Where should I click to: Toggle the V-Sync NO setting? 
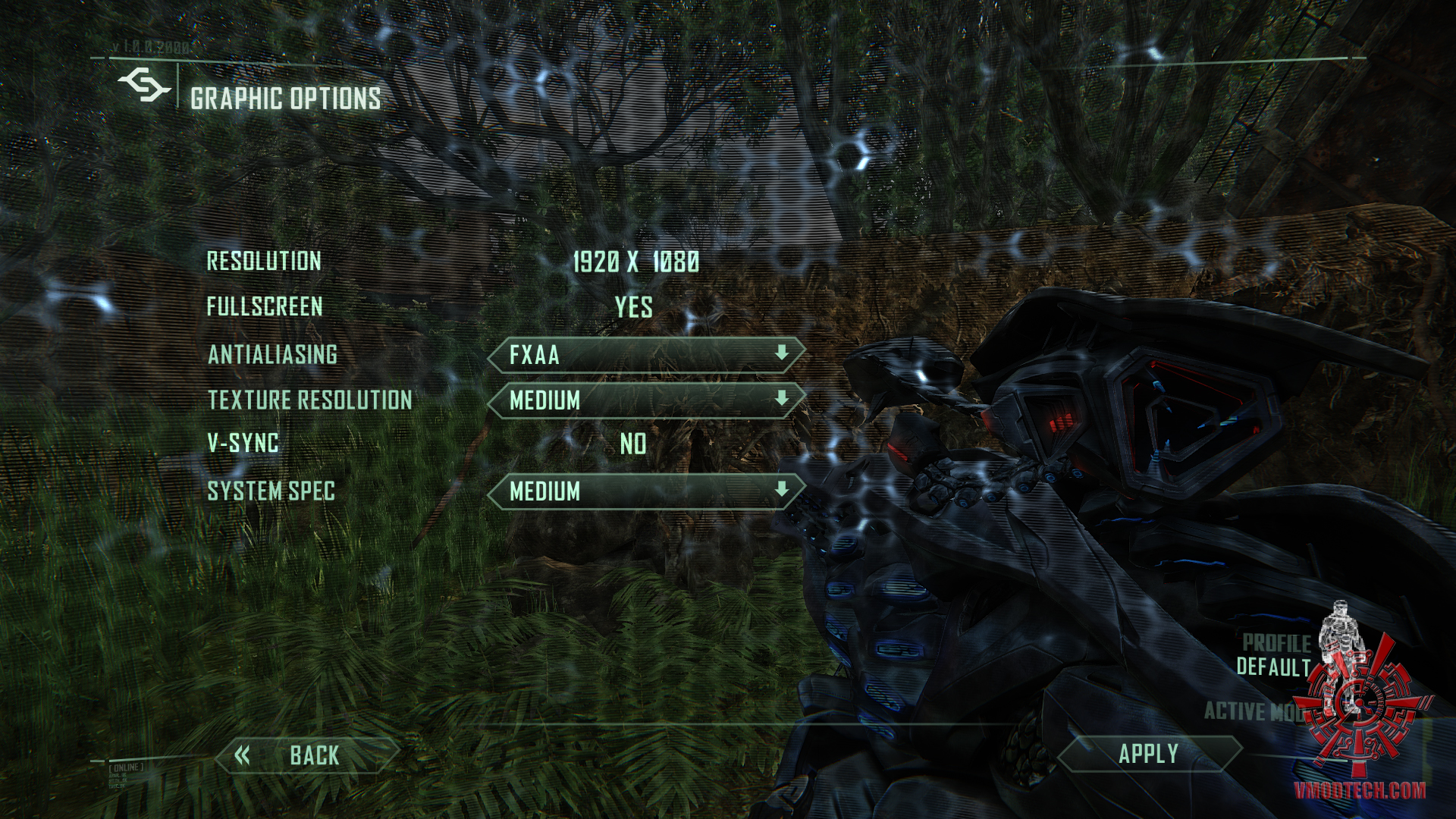pyautogui.click(x=633, y=444)
